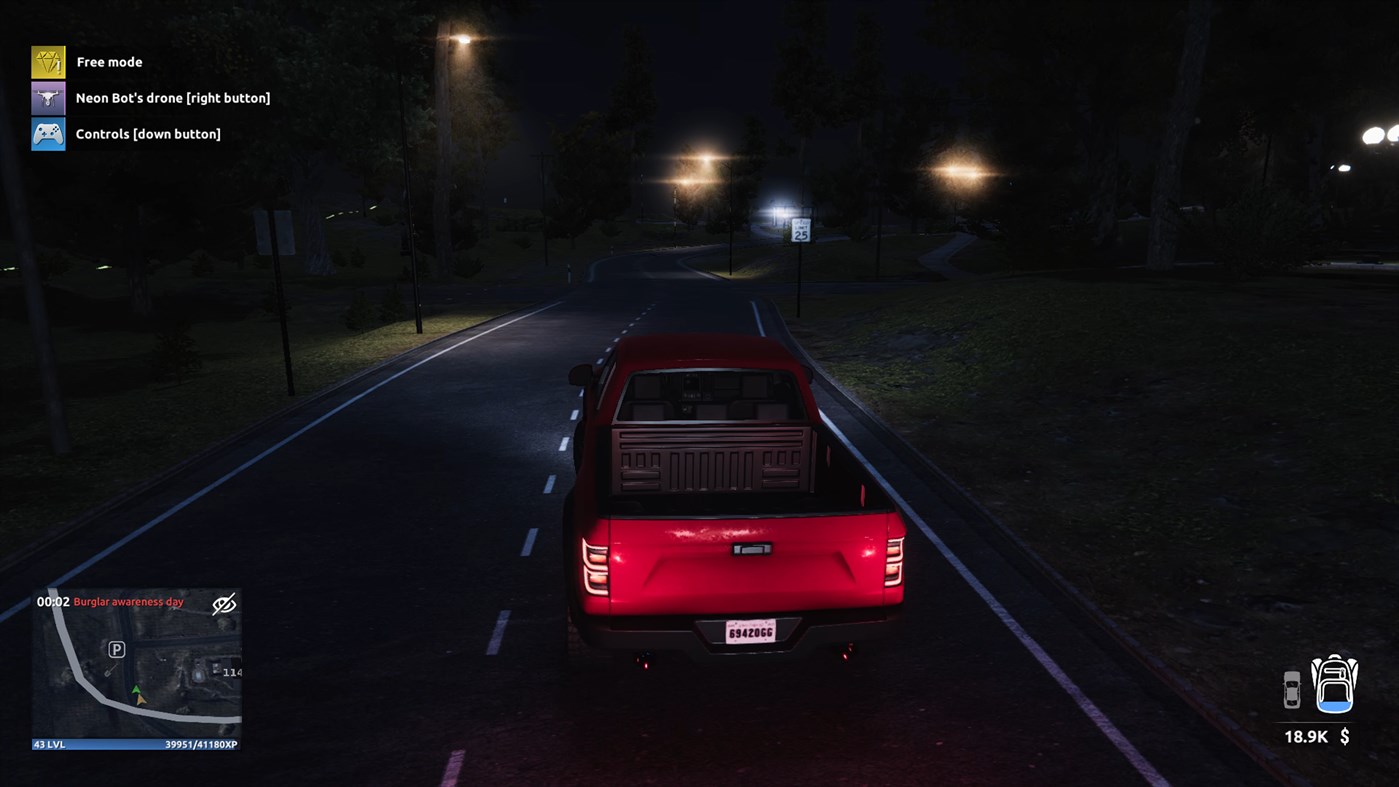This screenshot has width=1399, height=787.
Task: Open the Controls gamepad icon
Action: (x=46, y=133)
